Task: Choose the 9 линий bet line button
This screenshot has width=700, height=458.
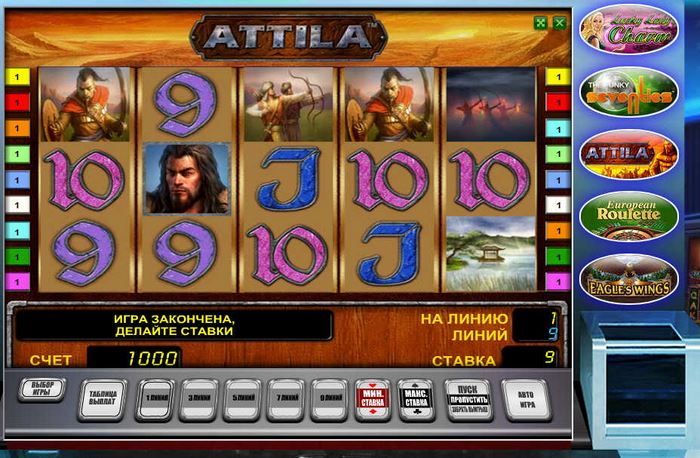Action: [x=329, y=399]
